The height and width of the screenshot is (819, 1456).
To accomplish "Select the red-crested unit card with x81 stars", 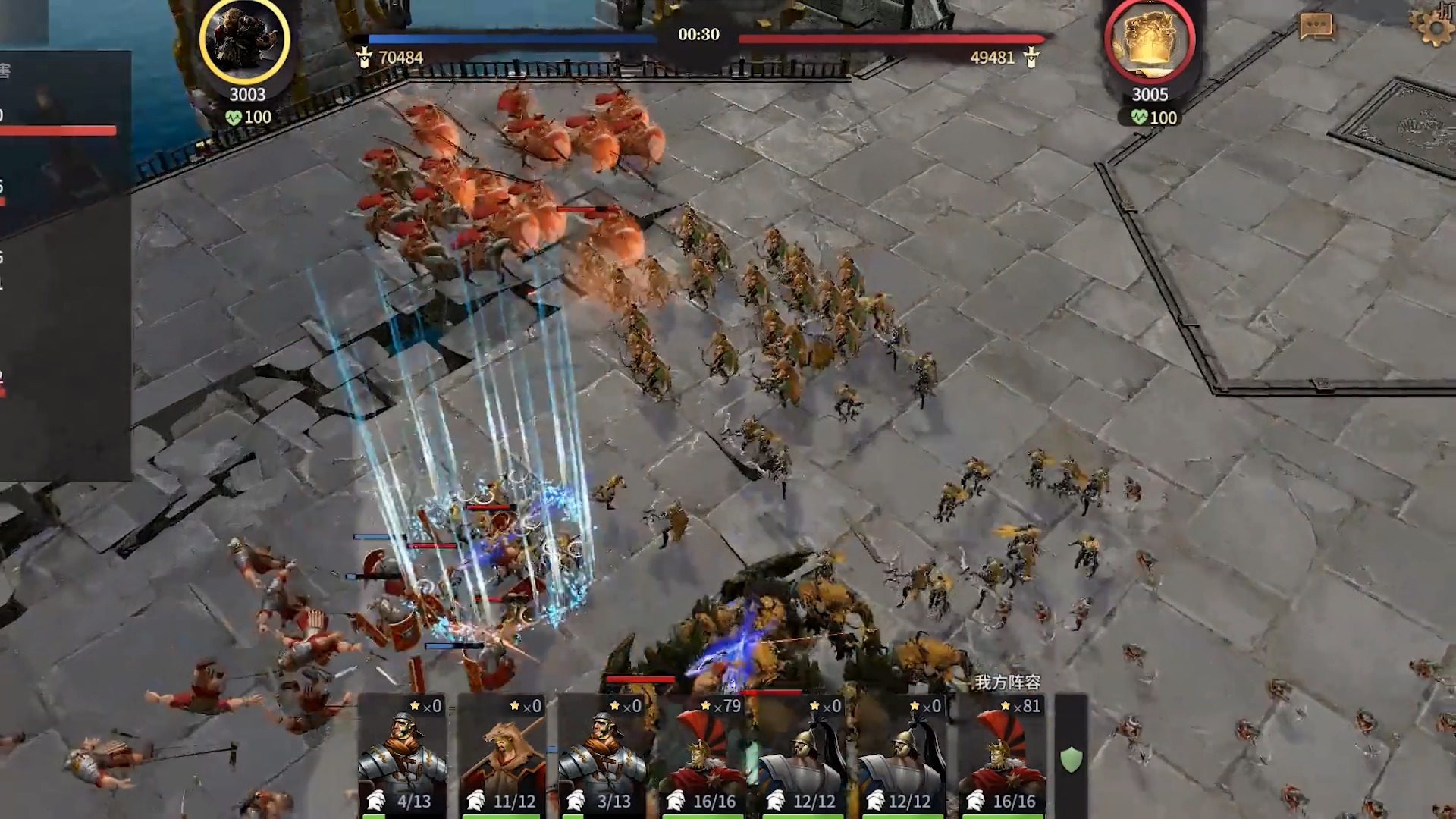I will click(x=1003, y=756).
